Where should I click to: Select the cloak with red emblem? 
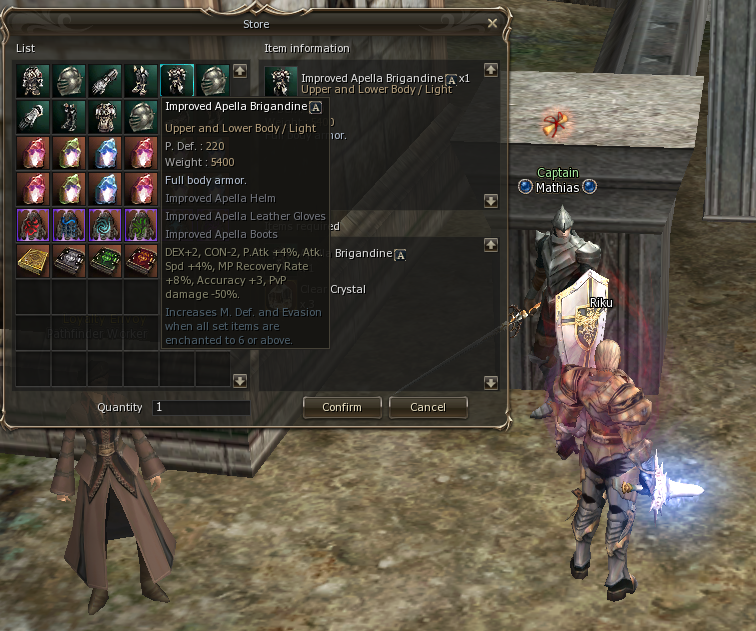(33, 224)
